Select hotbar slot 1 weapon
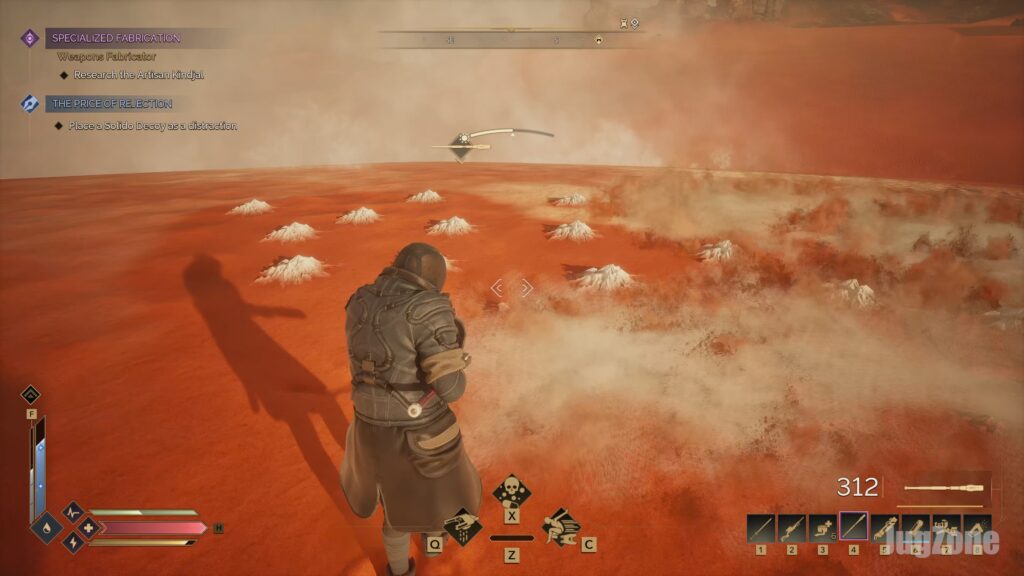This screenshot has width=1024, height=576. pos(761,527)
